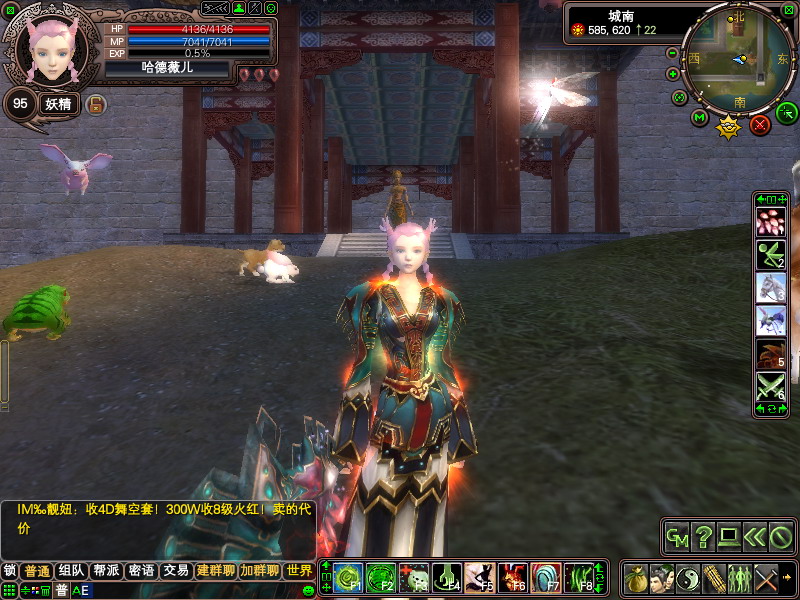Click the 加群聊 join group chat button
The height and width of the screenshot is (600, 800).
(258, 571)
